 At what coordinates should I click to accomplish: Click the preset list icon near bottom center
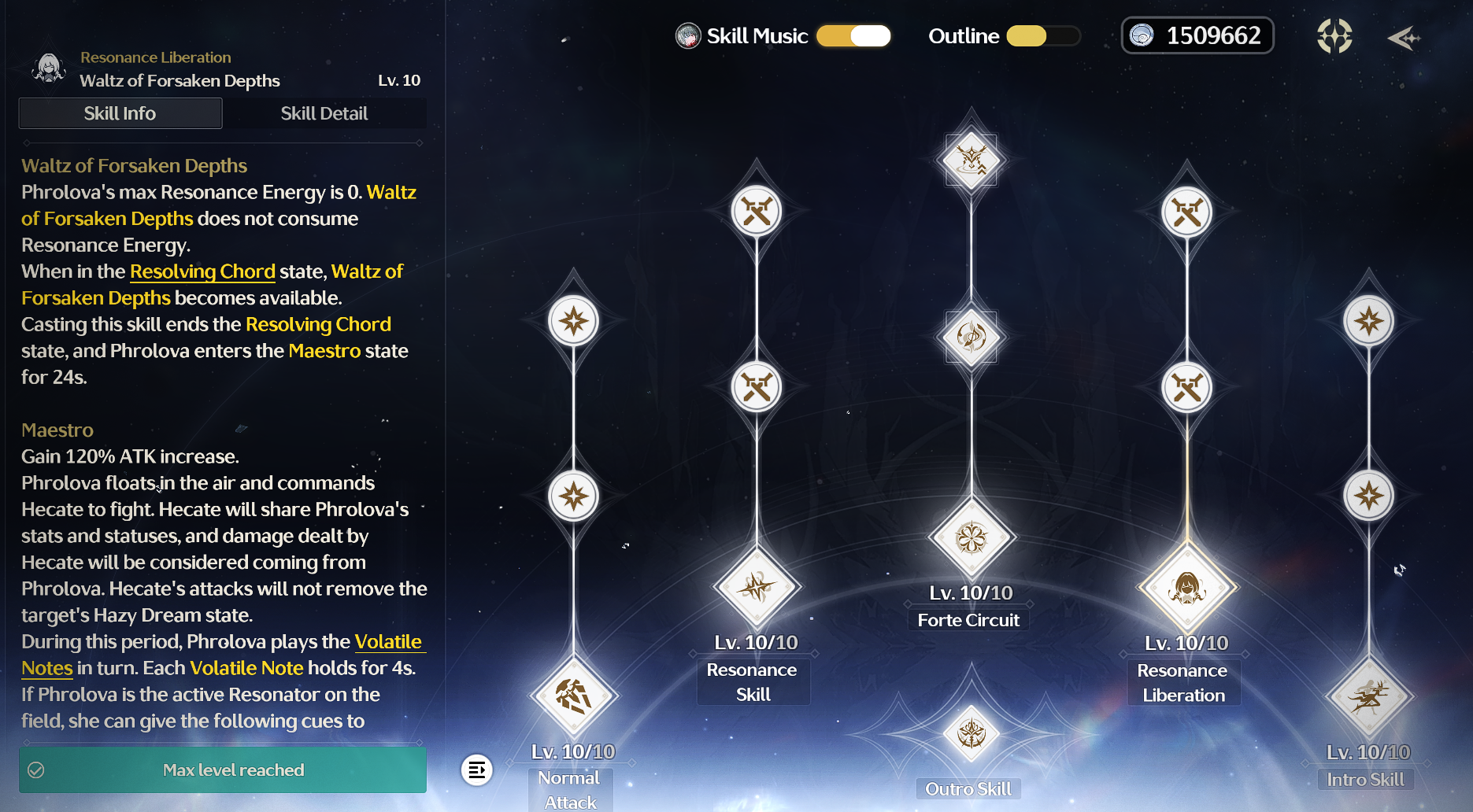pyautogui.click(x=478, y=770)
